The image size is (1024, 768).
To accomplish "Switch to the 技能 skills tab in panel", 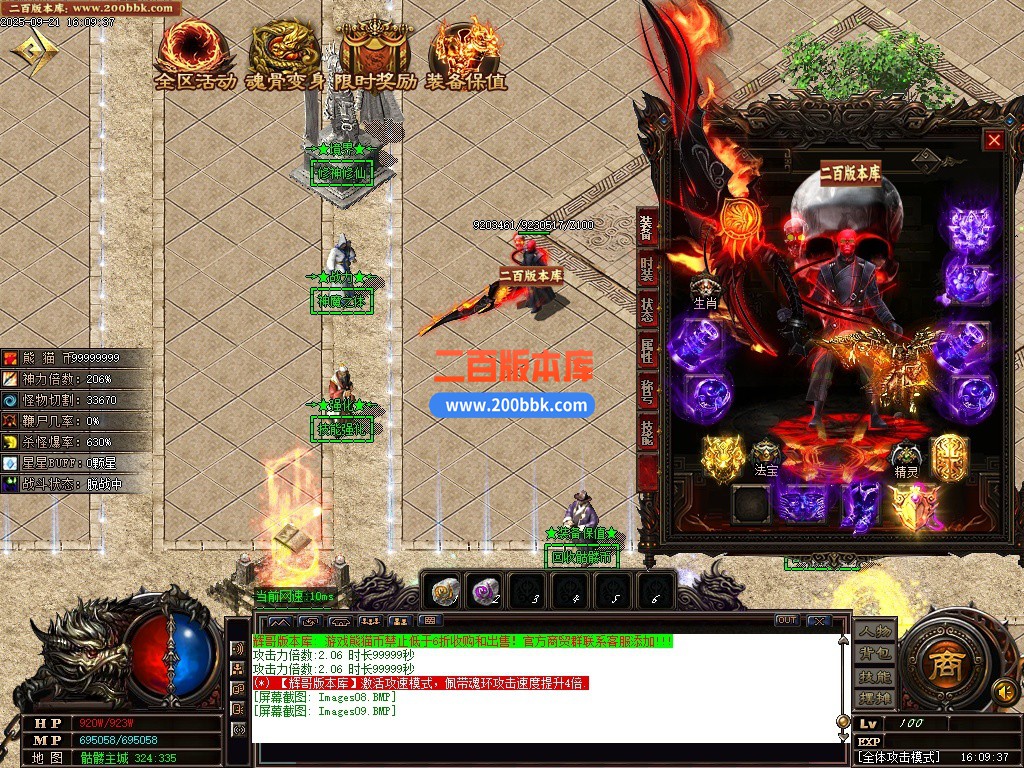I will 647,432.
